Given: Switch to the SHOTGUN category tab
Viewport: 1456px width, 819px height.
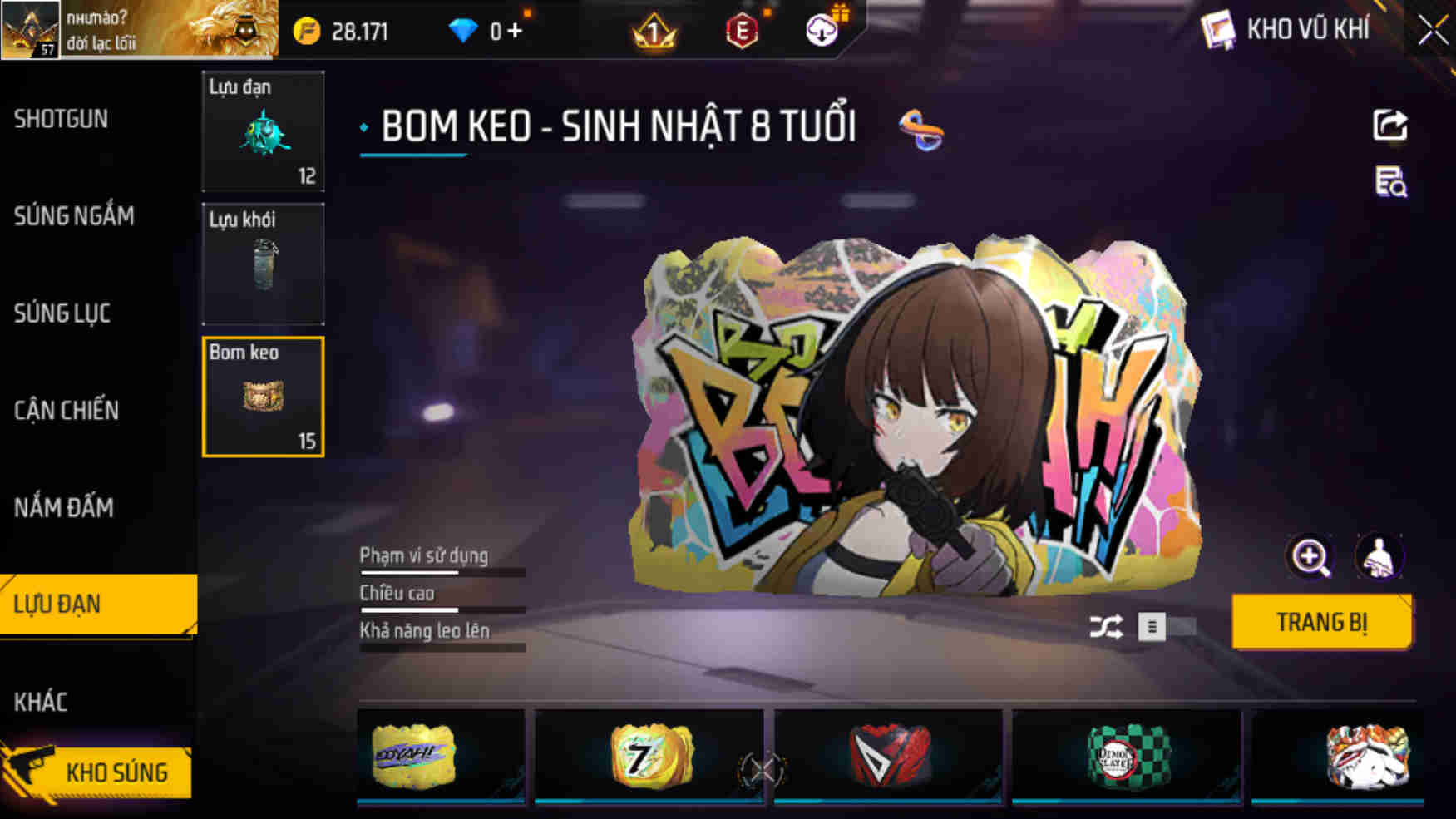Looking at the screenshot, I should tap(60, 119).
